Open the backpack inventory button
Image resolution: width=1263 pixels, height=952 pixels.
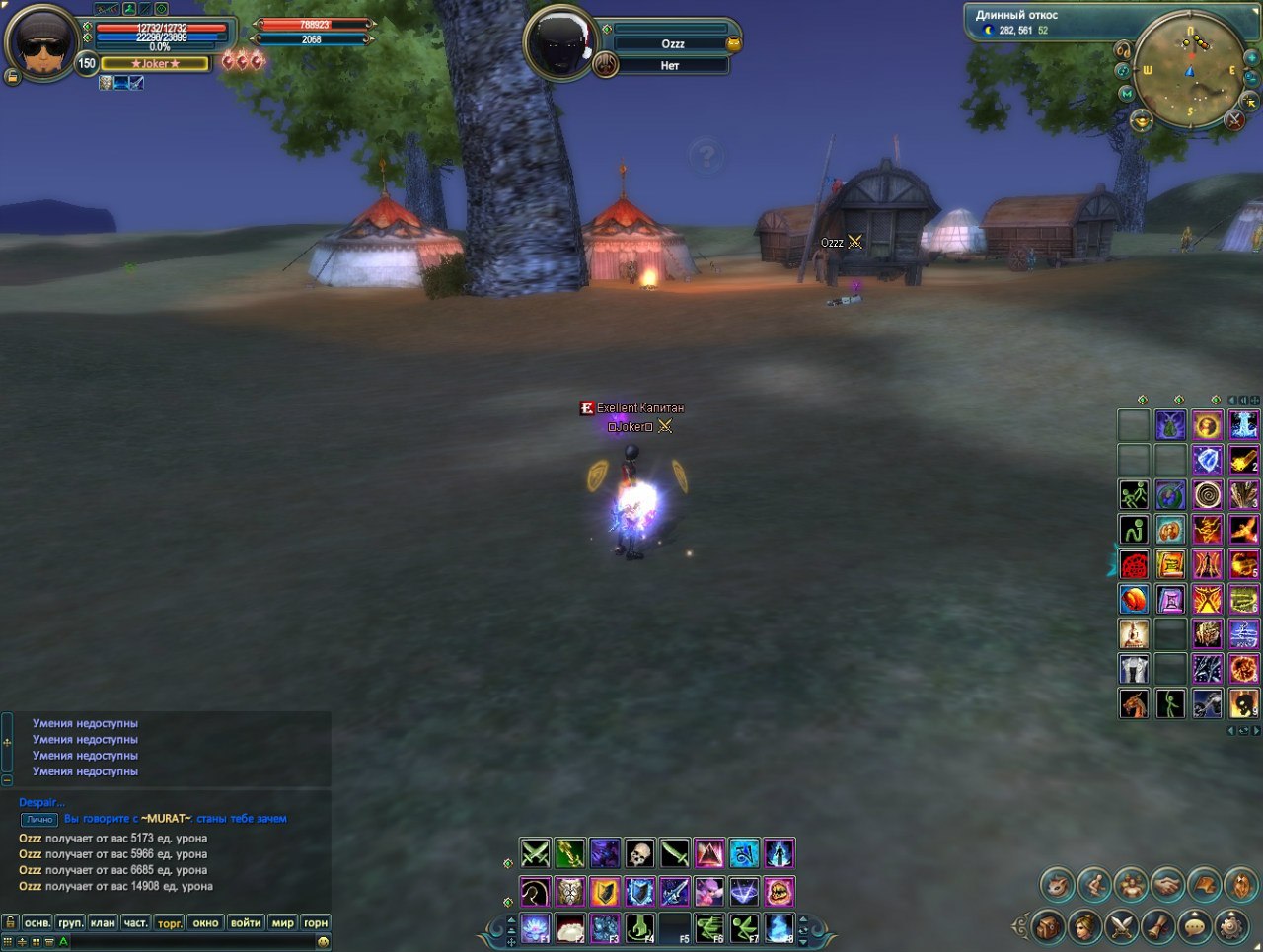pos(1049,926)
